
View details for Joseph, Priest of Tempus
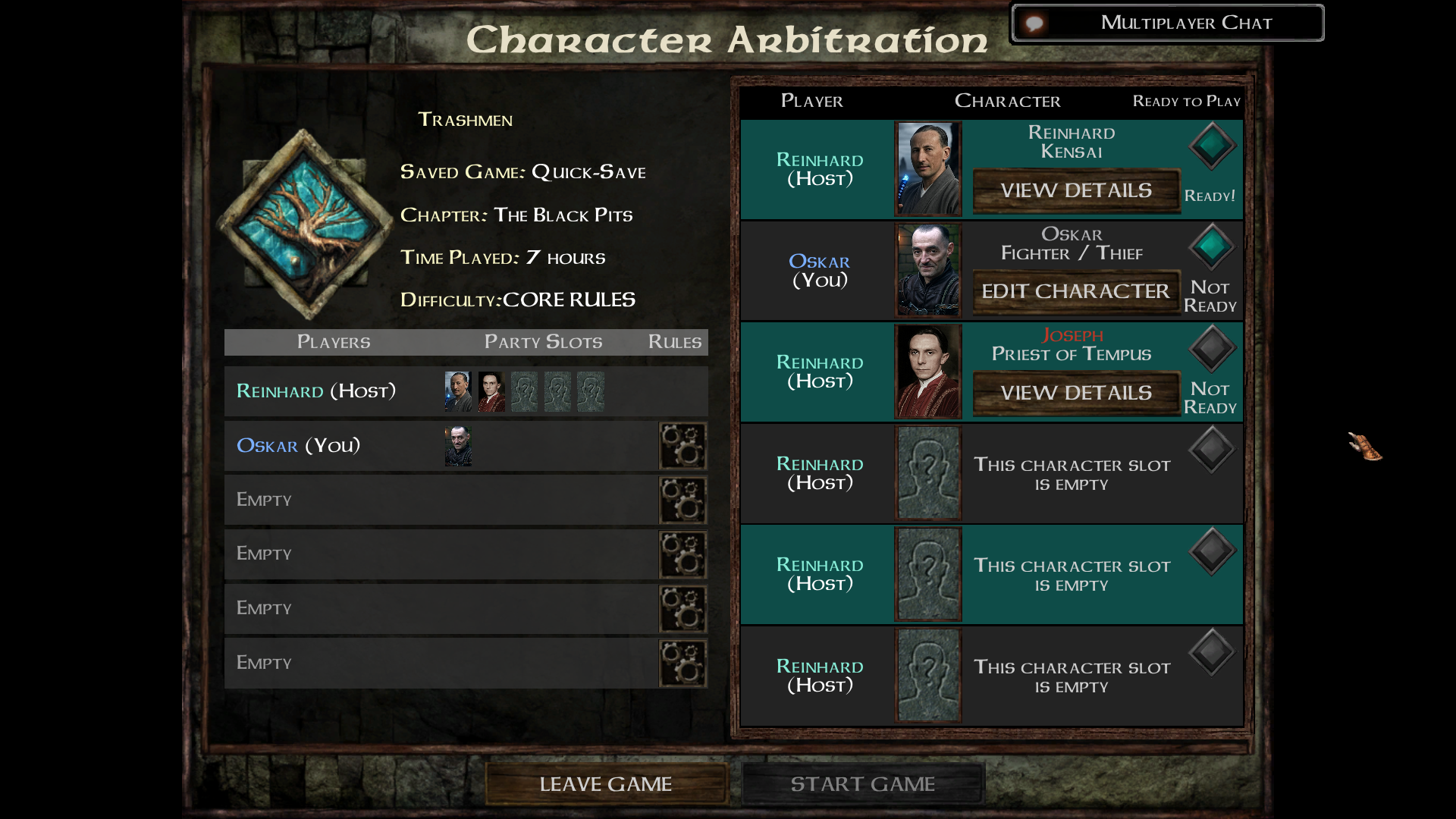tap(1075, 393)
